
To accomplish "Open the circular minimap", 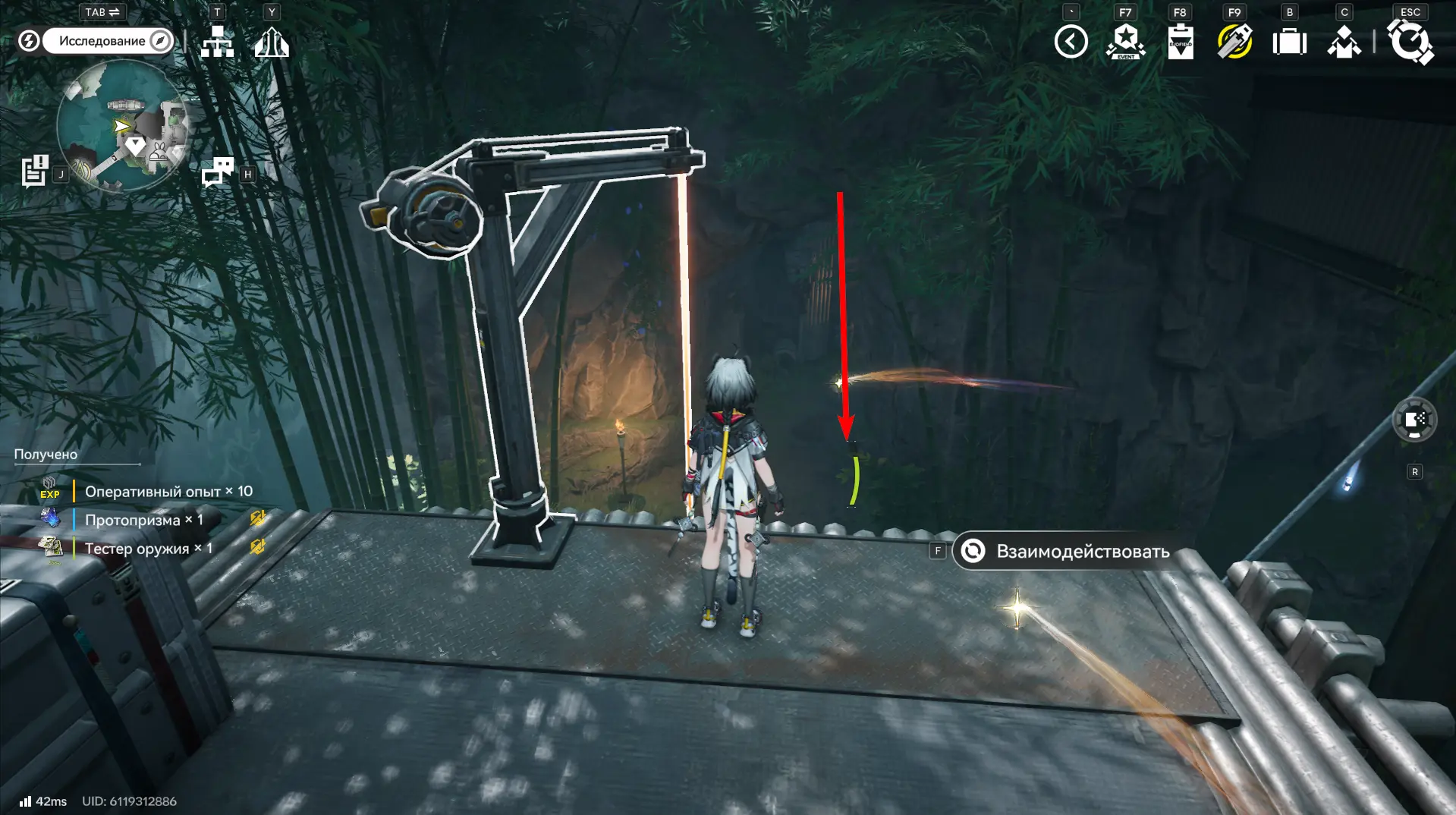I will [122, 126].
